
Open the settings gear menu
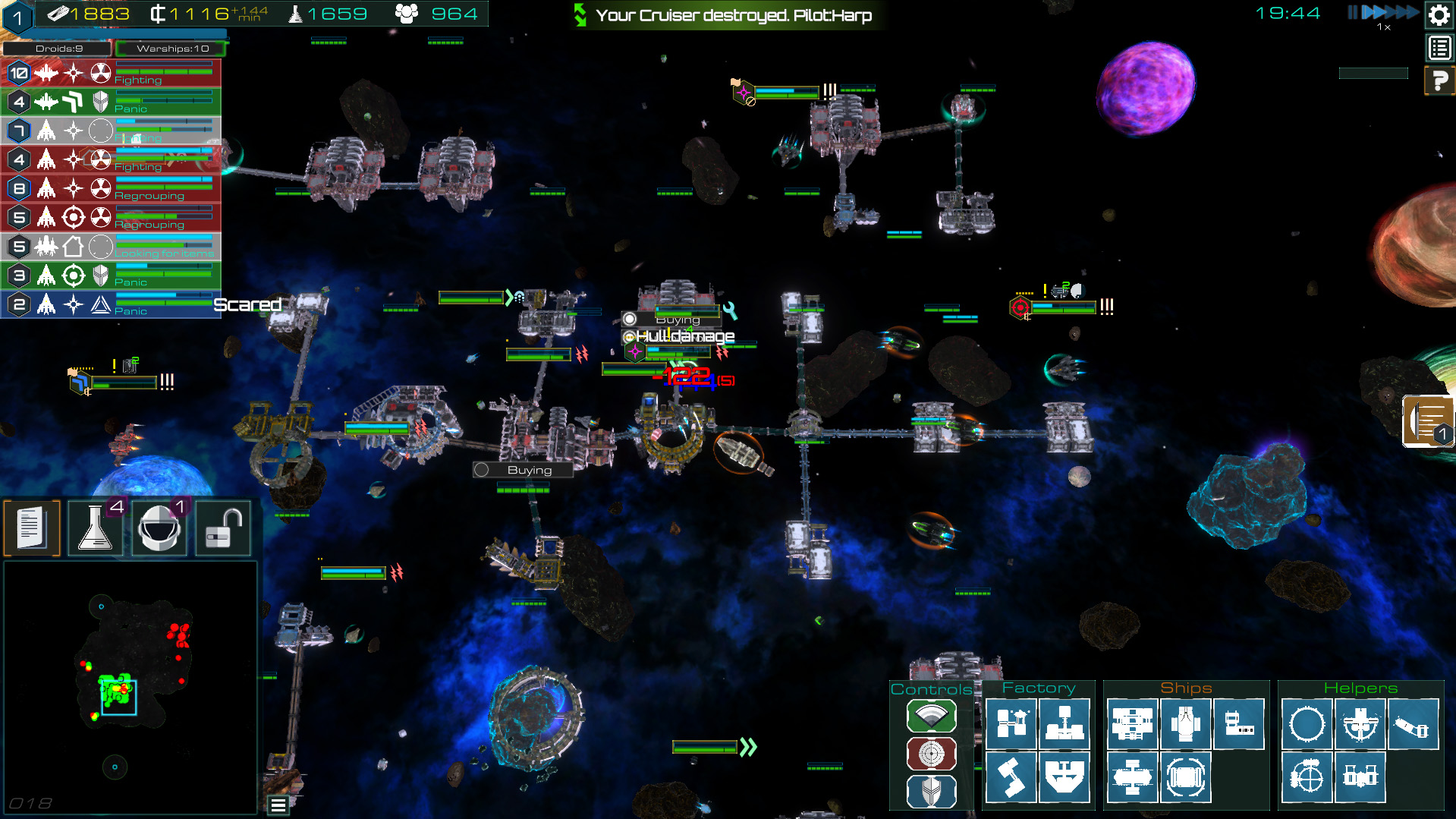[1439, 15]
